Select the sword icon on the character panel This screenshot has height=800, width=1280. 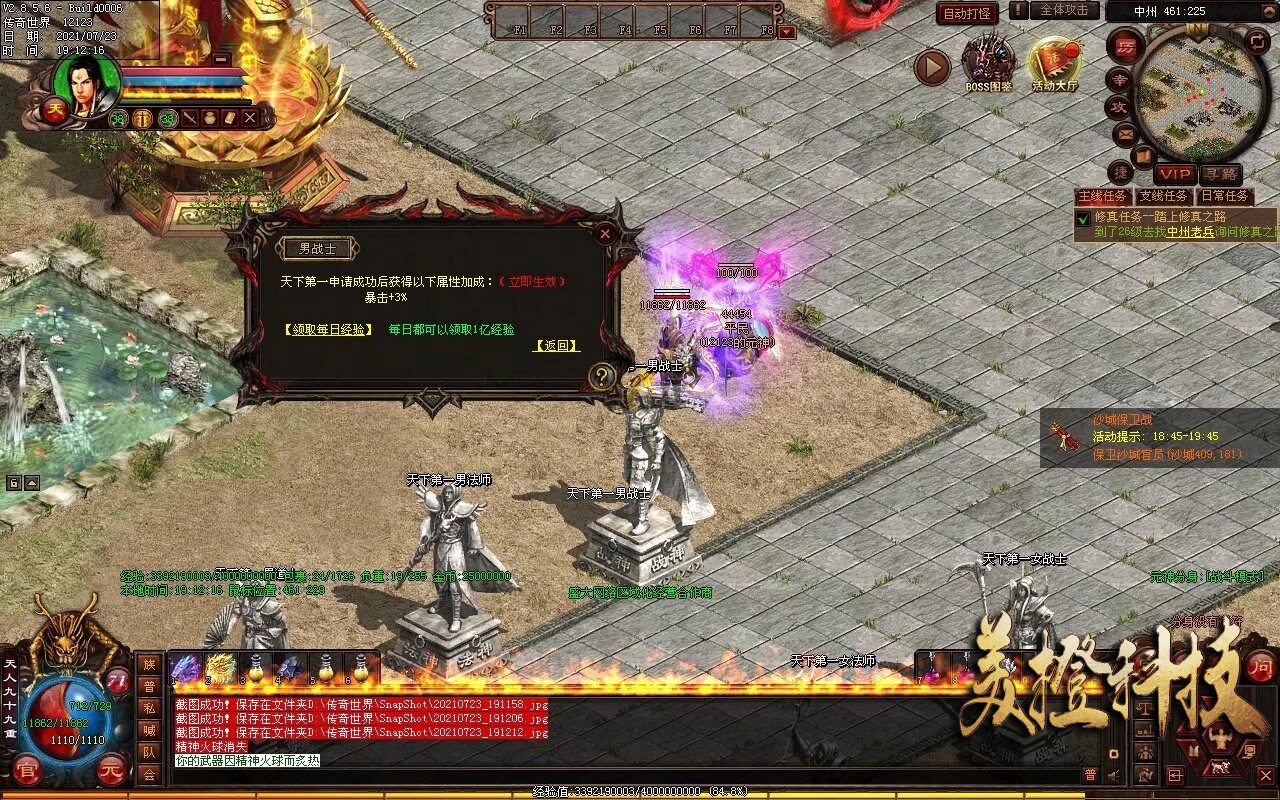click(190, 118)
